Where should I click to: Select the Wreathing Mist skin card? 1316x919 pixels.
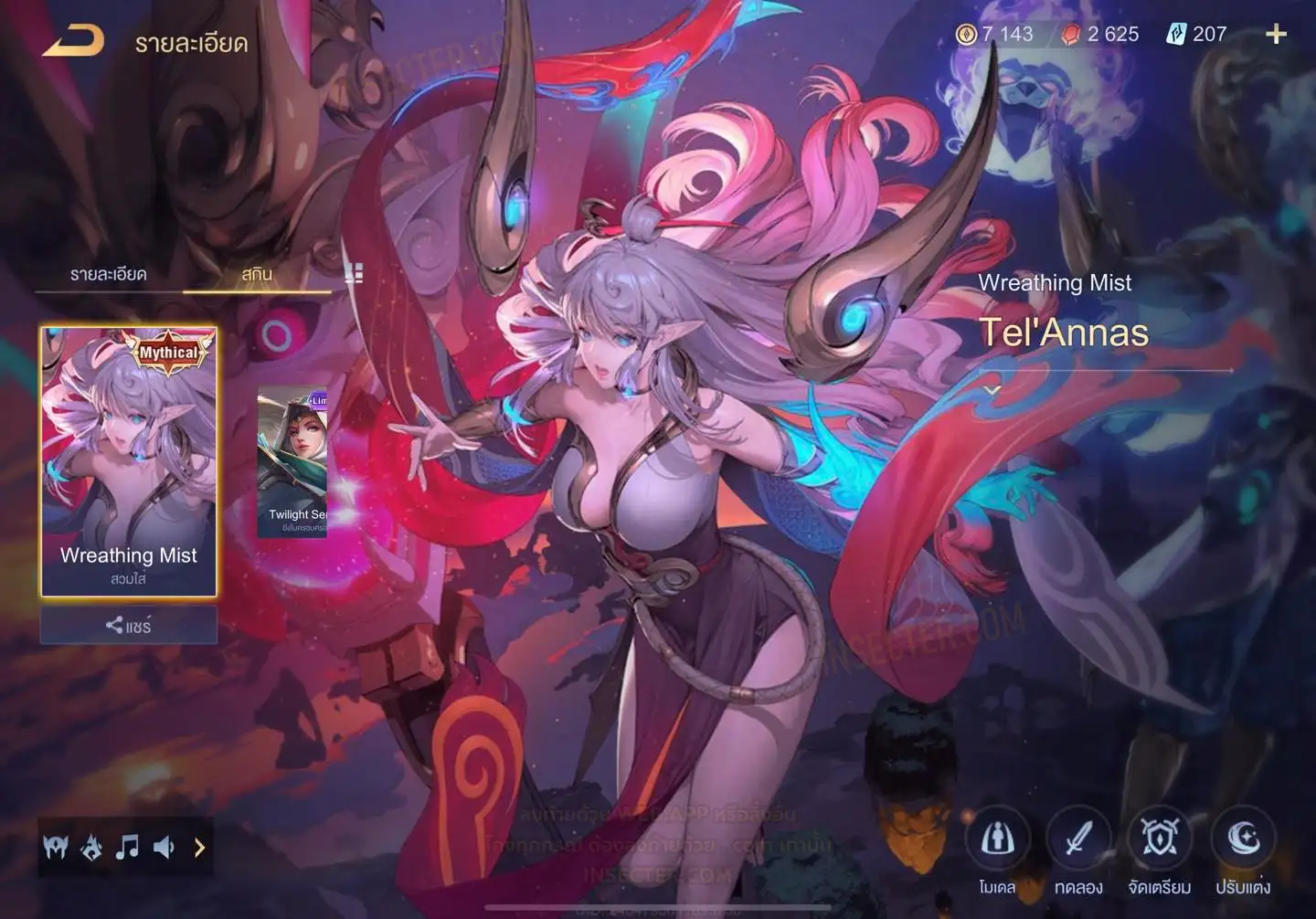pos(129,461)
